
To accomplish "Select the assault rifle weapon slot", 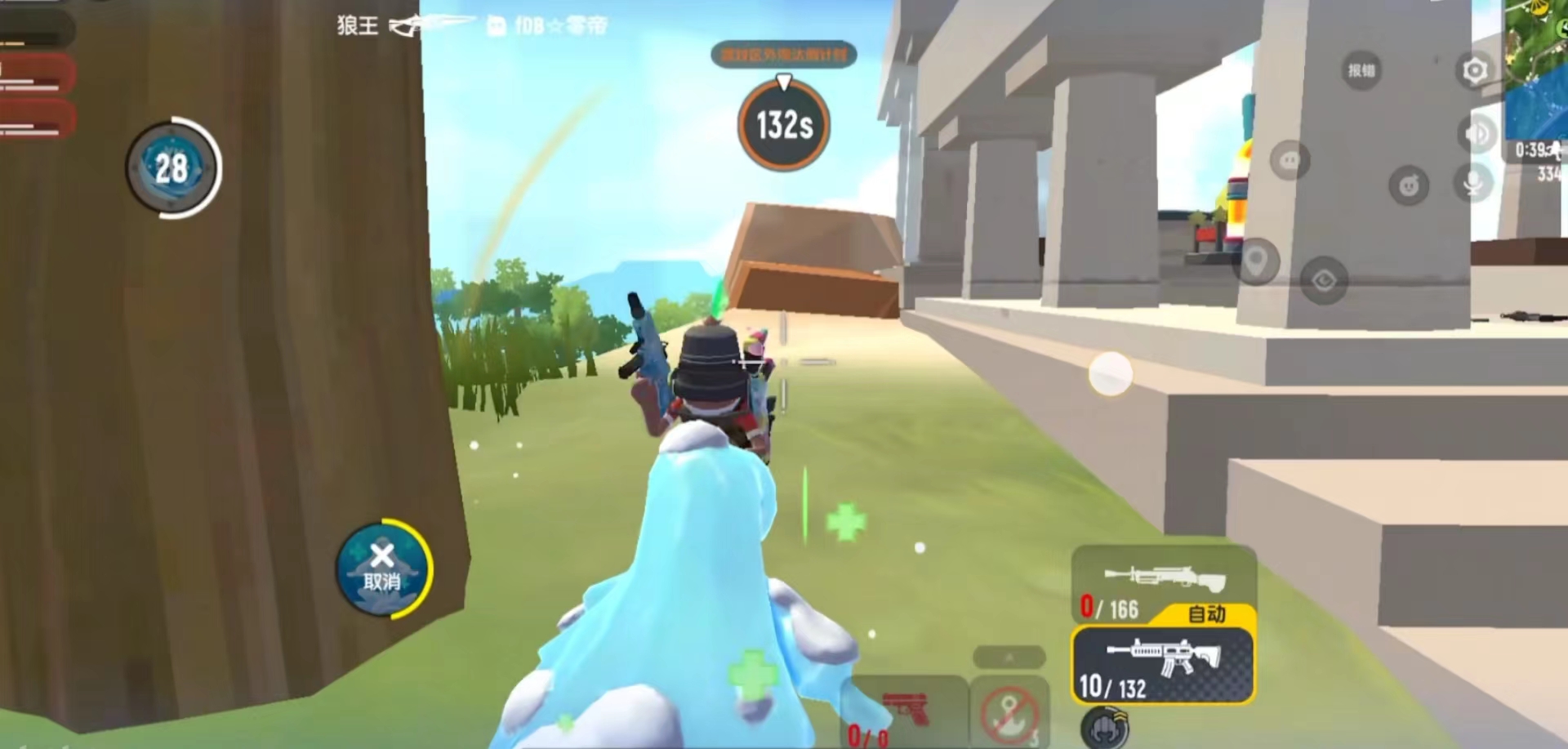I will [x=1162, y=664].
